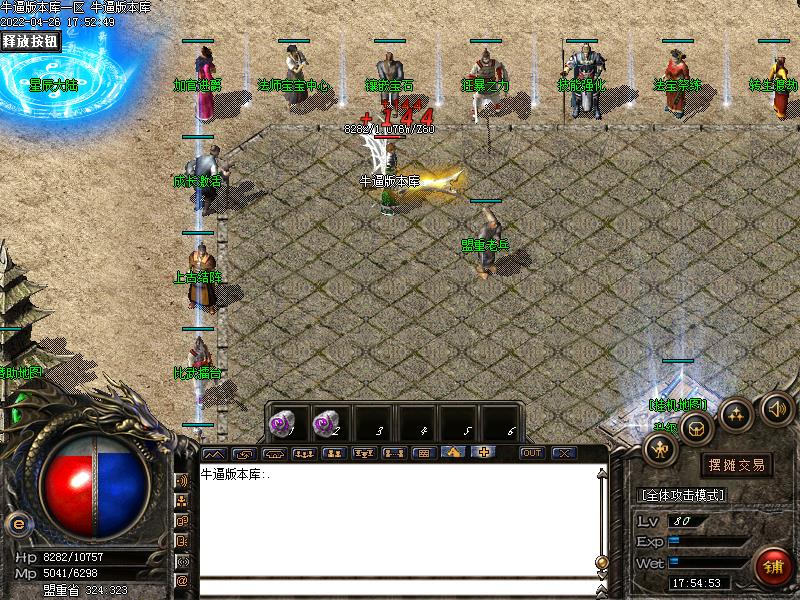The image size is (800, 600).
Task: Toggle the sound speaker icon
Action: click(777, 408)
